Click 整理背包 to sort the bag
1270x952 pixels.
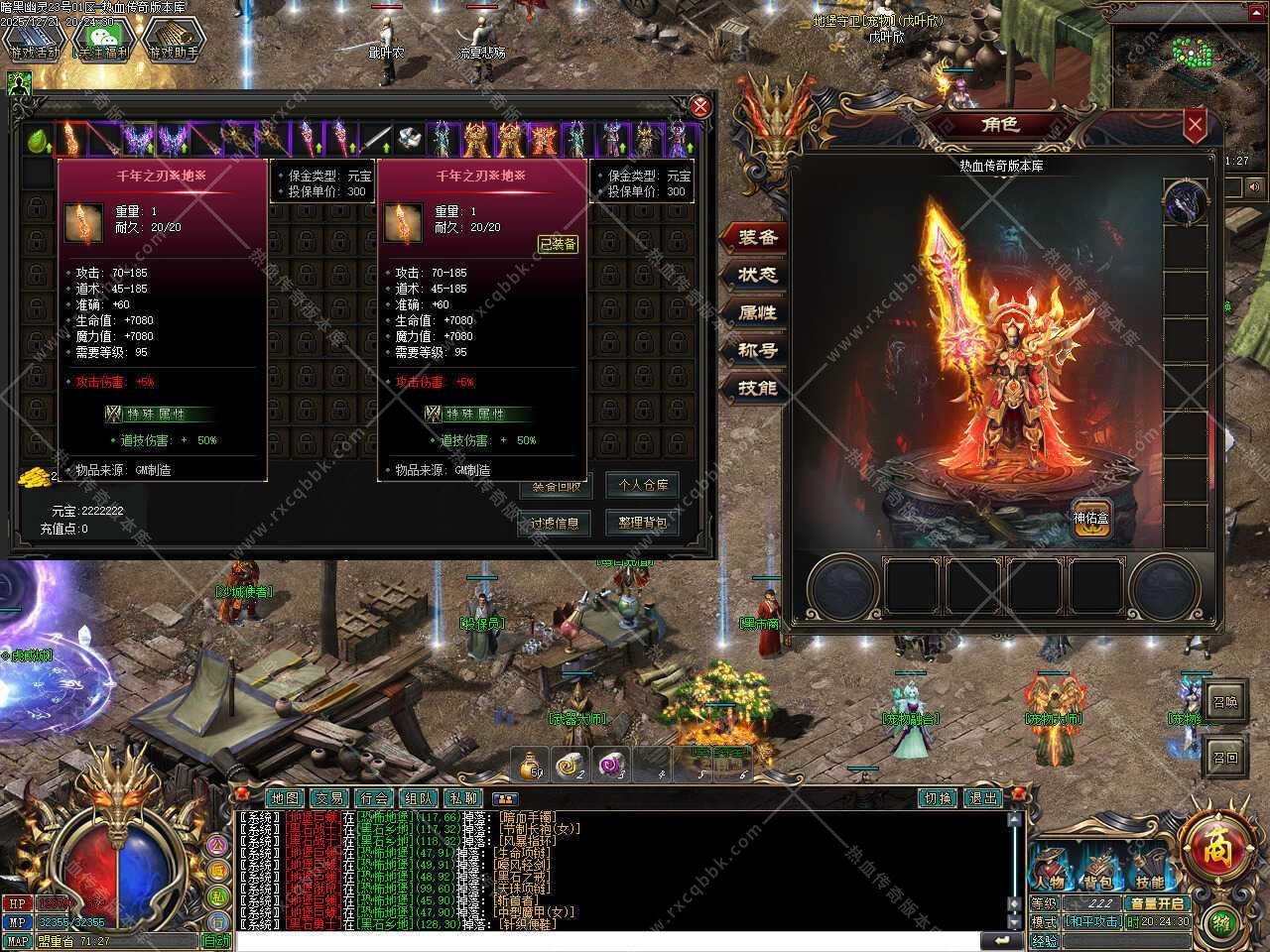pos(642,523)
